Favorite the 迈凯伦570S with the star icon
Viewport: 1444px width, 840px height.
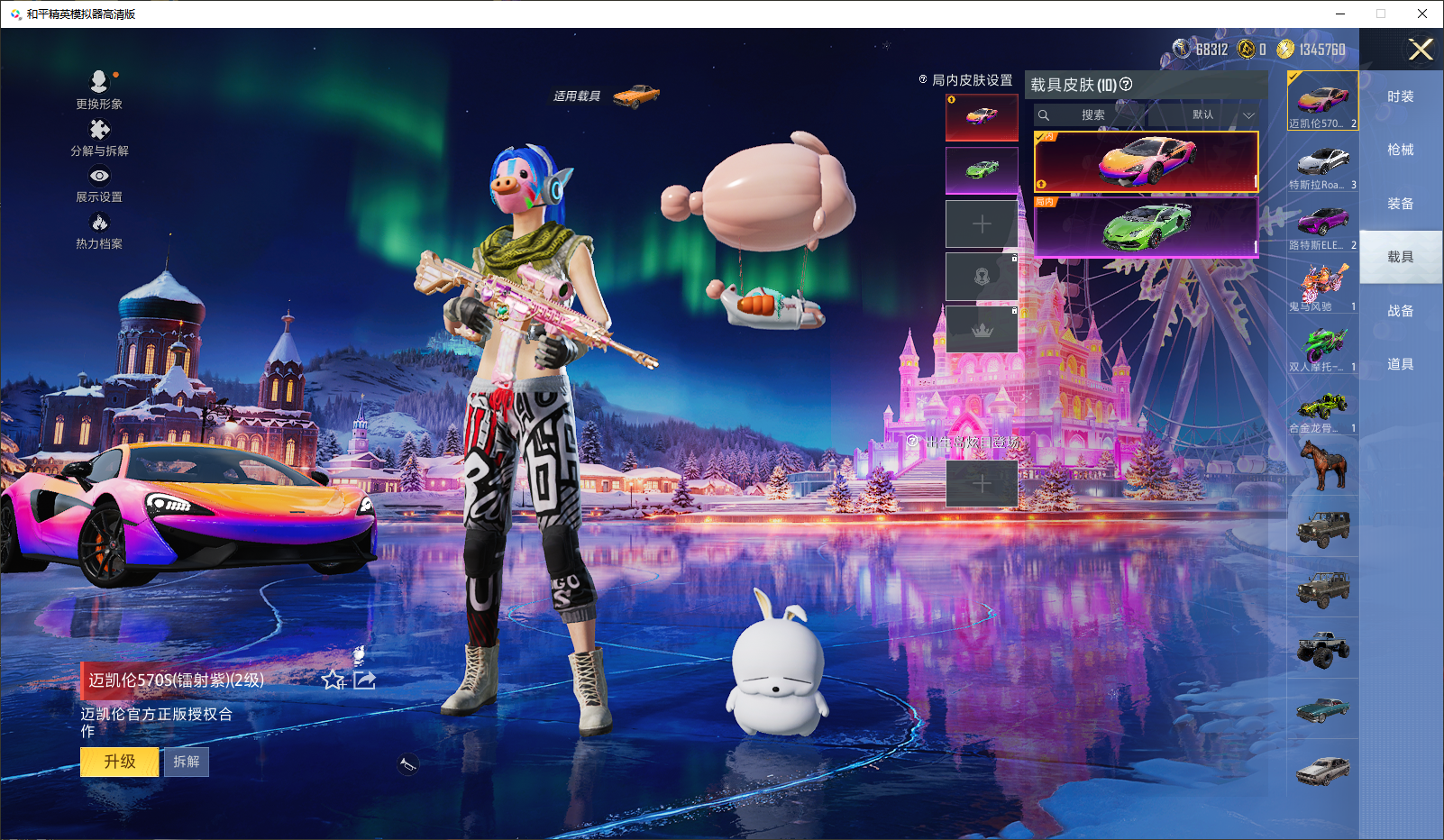pos(333,681)
